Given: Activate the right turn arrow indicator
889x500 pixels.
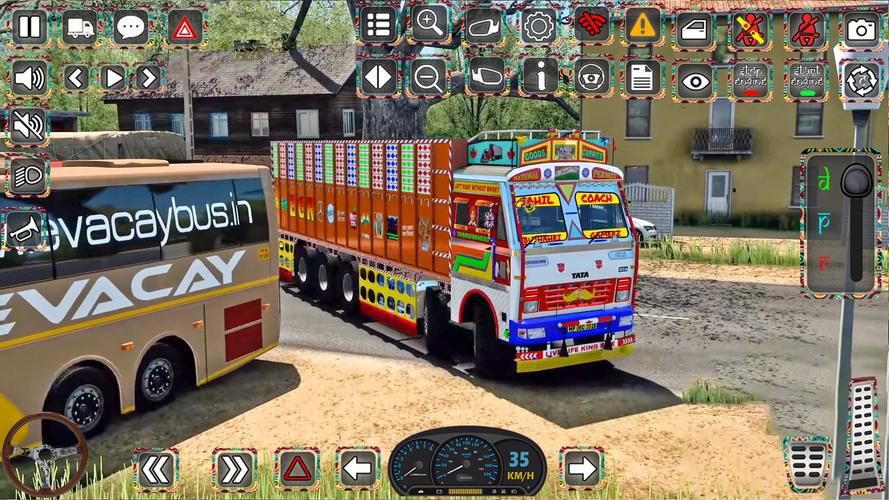Looking at the screenshot, I should [x=582, y=467].
